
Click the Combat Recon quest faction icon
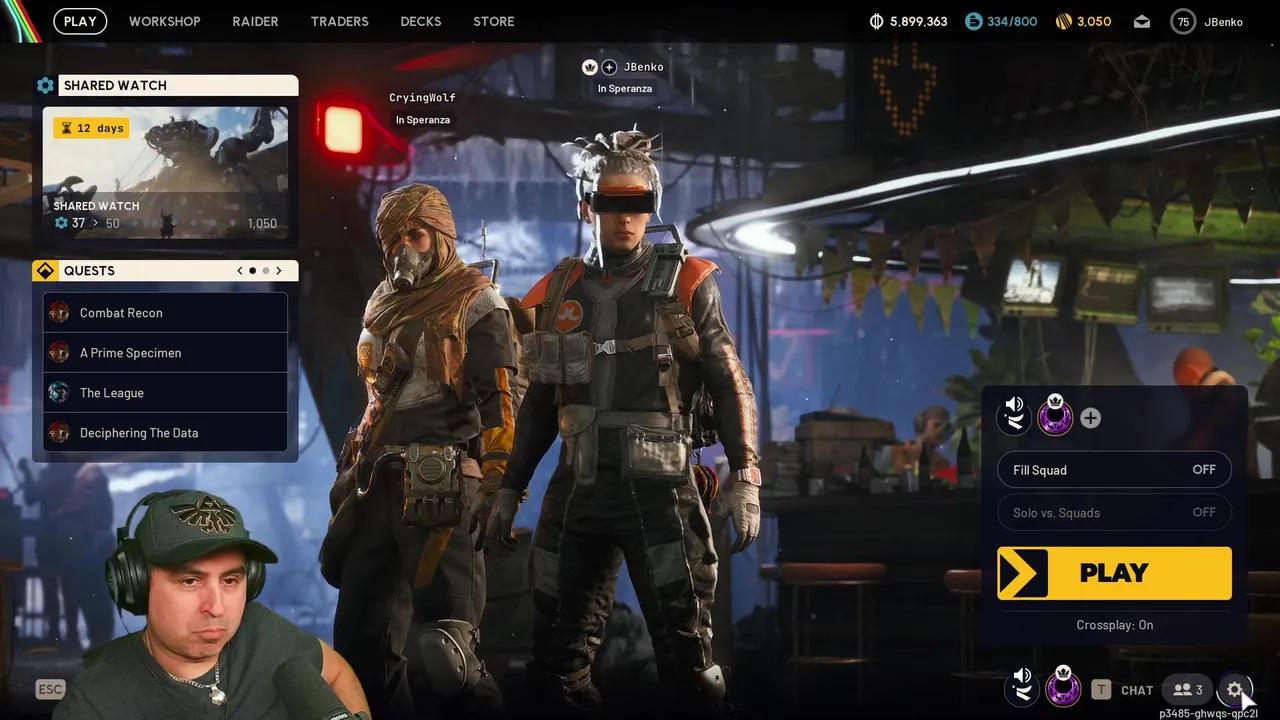pyautogui.click(x=58, y=312)
